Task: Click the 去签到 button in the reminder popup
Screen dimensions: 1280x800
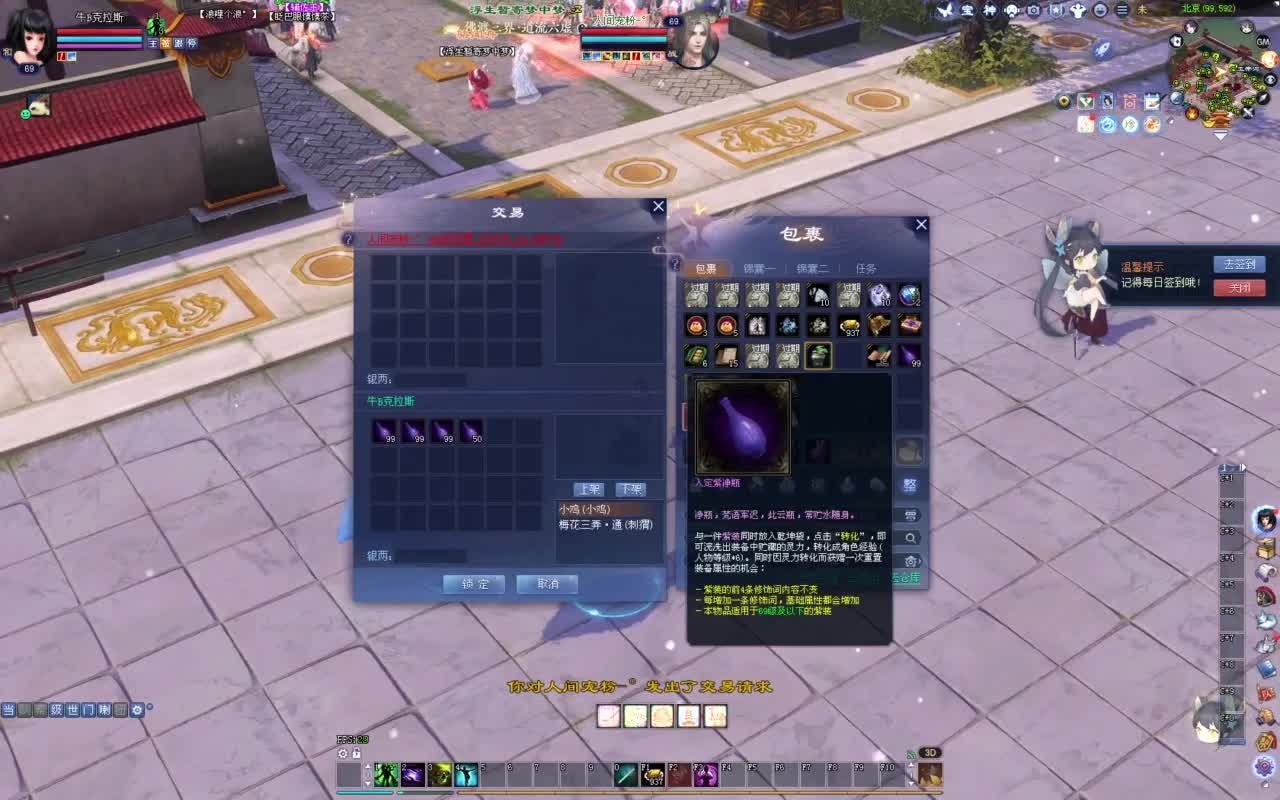Action: [x=1239, y=264]
